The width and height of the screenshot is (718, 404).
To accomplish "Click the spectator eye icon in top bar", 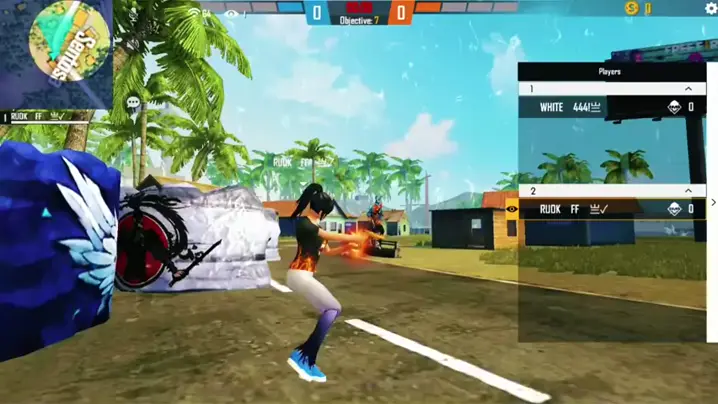I will click(x=232, y=13).
